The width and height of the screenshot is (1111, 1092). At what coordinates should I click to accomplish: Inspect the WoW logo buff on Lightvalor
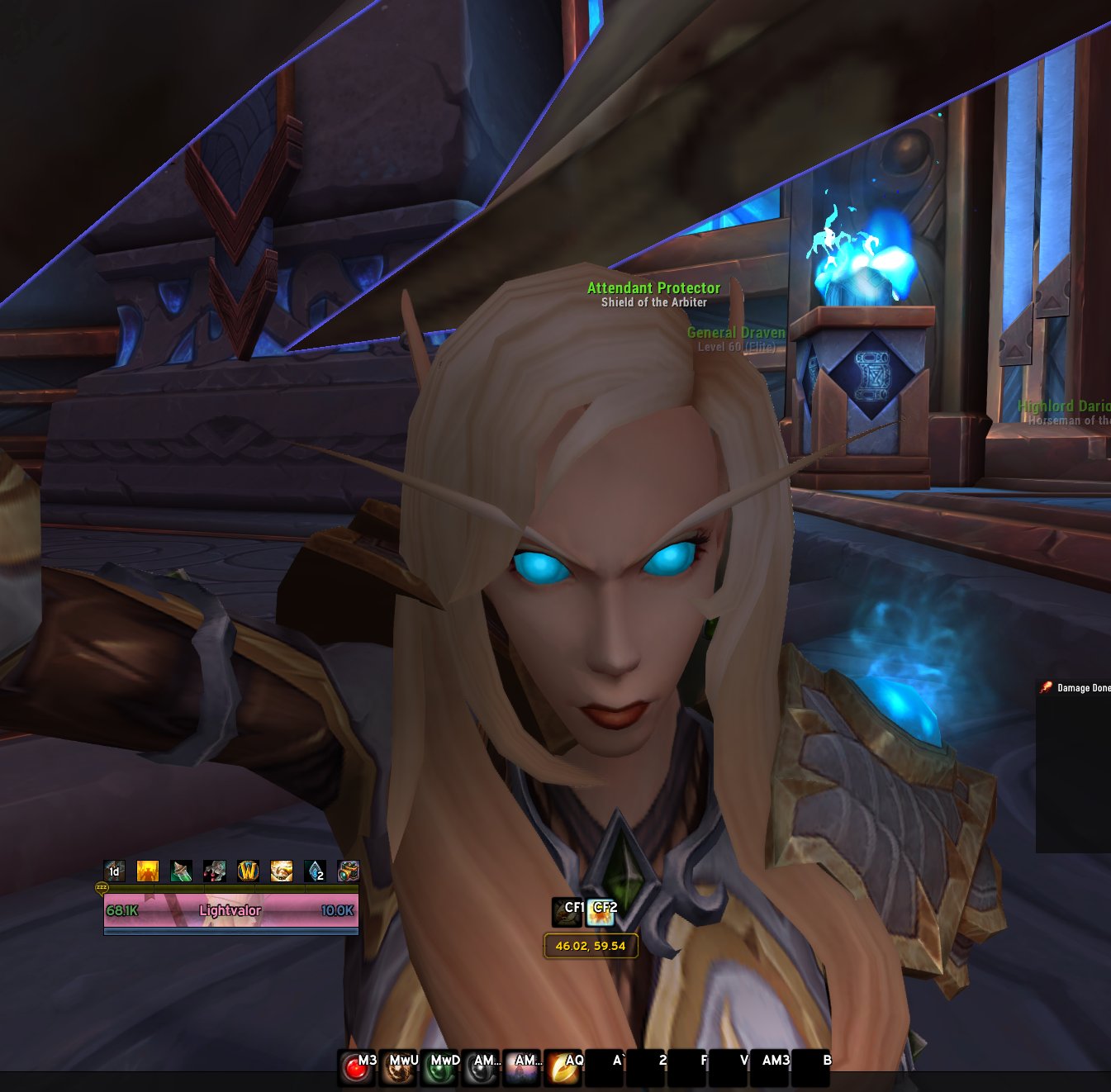pos(249,871)
